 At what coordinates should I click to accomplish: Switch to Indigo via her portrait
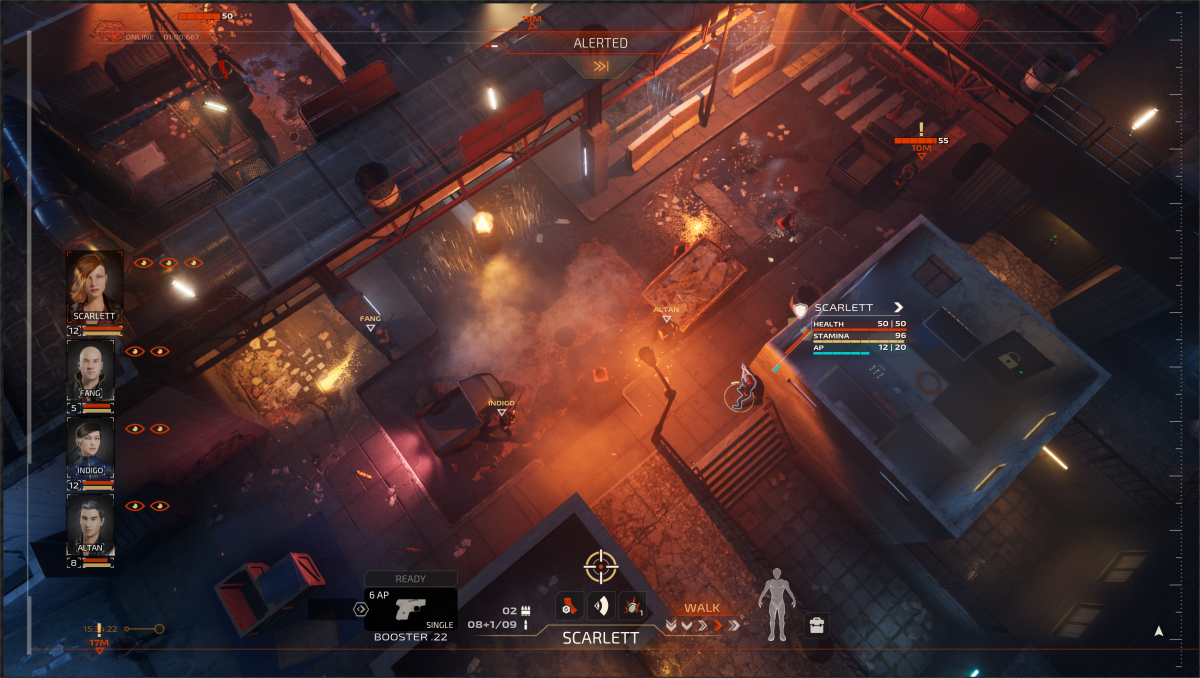click(90, 444)
